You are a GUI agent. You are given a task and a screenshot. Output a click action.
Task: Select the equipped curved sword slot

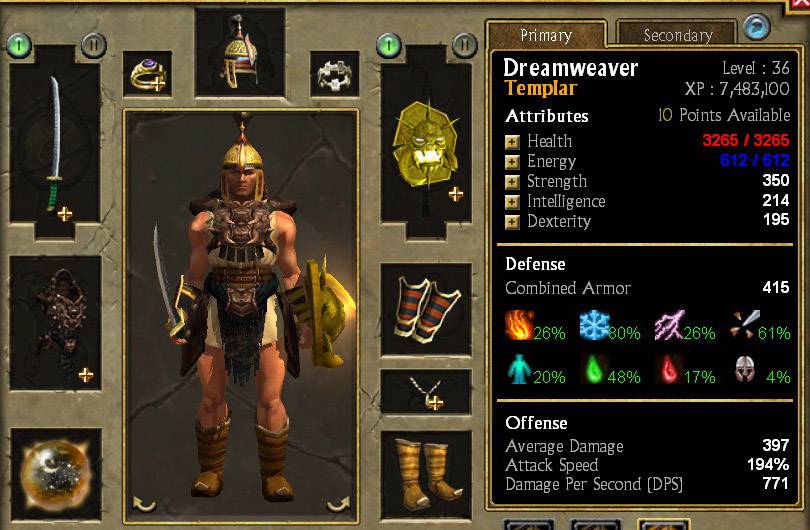(x=55, y=145)
